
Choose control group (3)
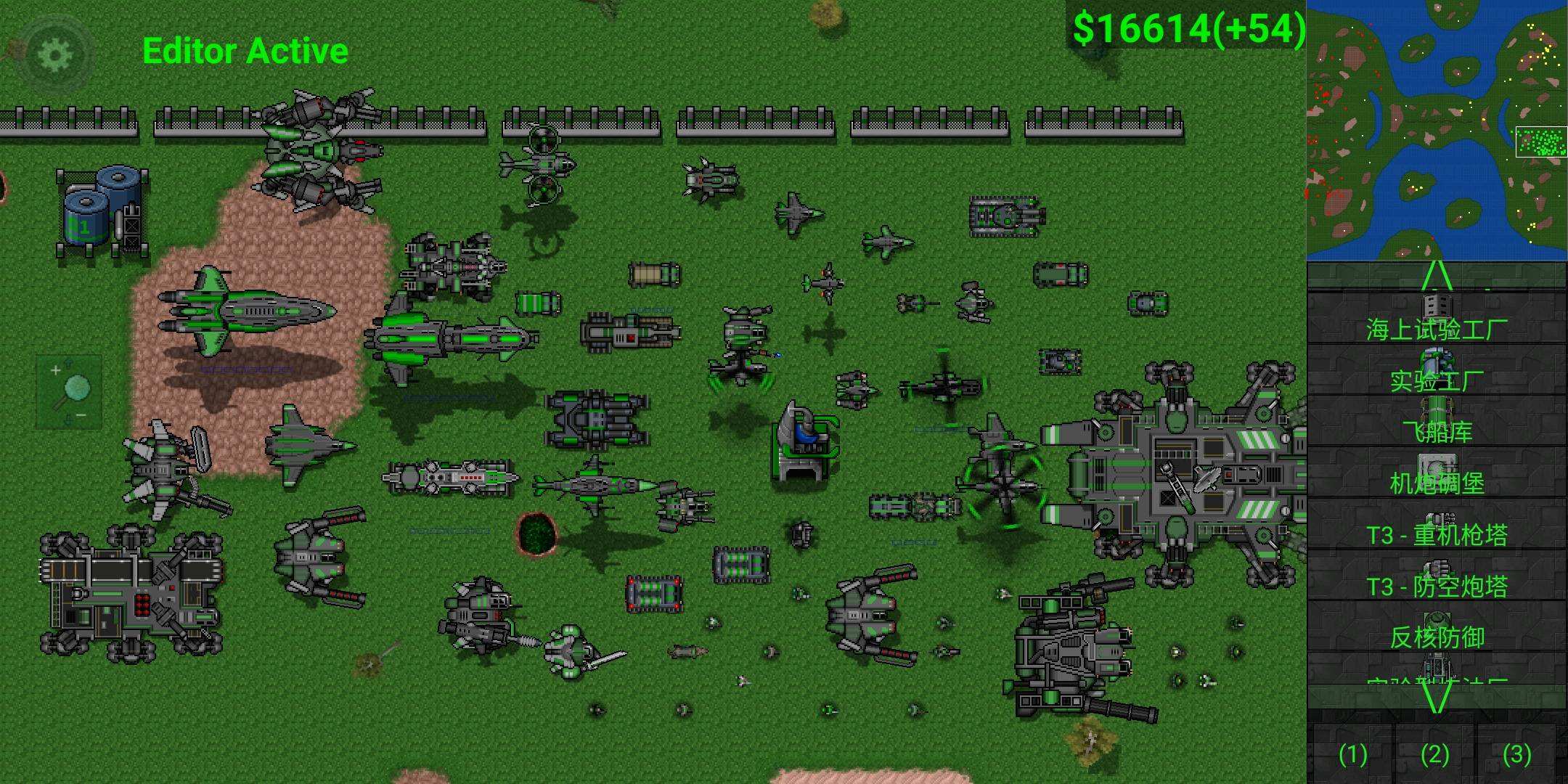(1517, 754)
